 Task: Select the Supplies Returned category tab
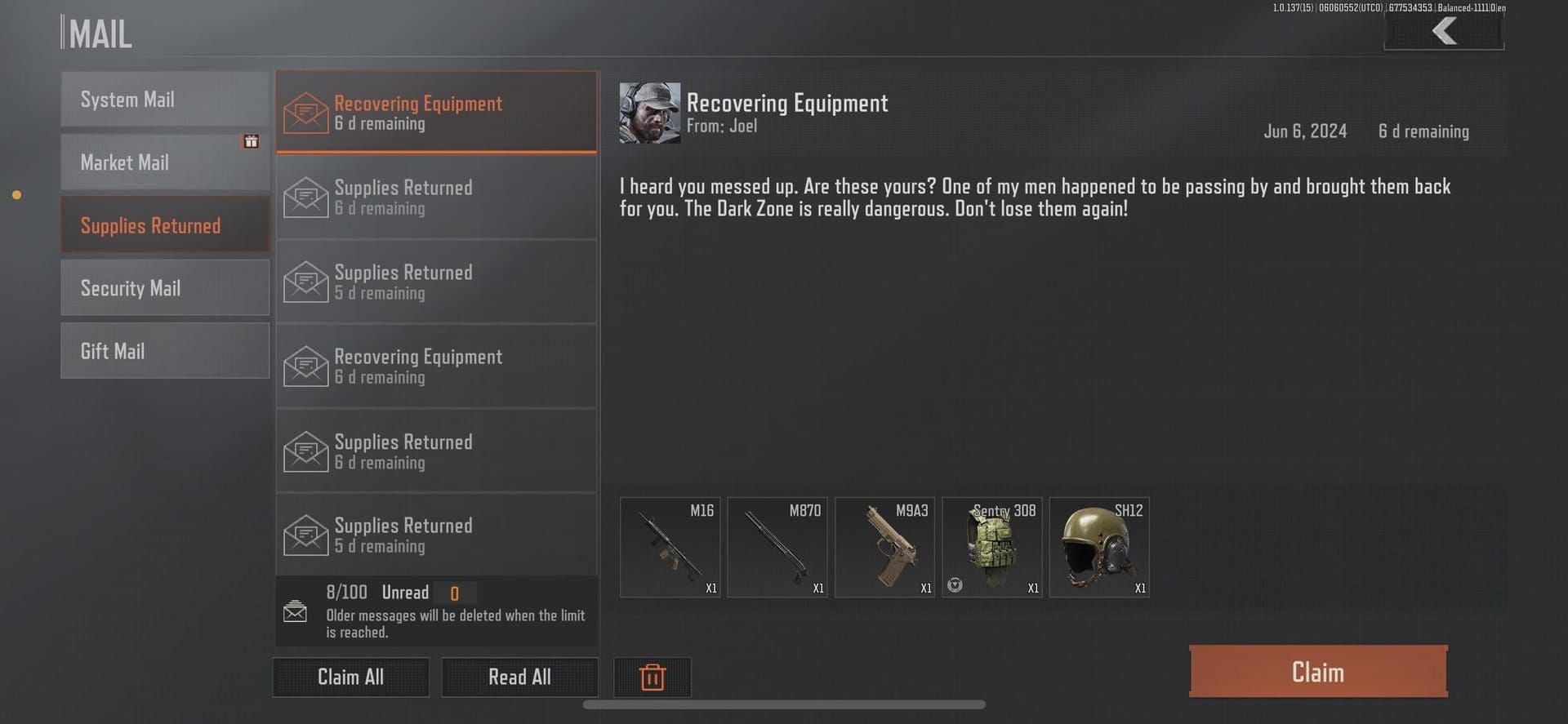pyautogui.click(x=164, y=225)
